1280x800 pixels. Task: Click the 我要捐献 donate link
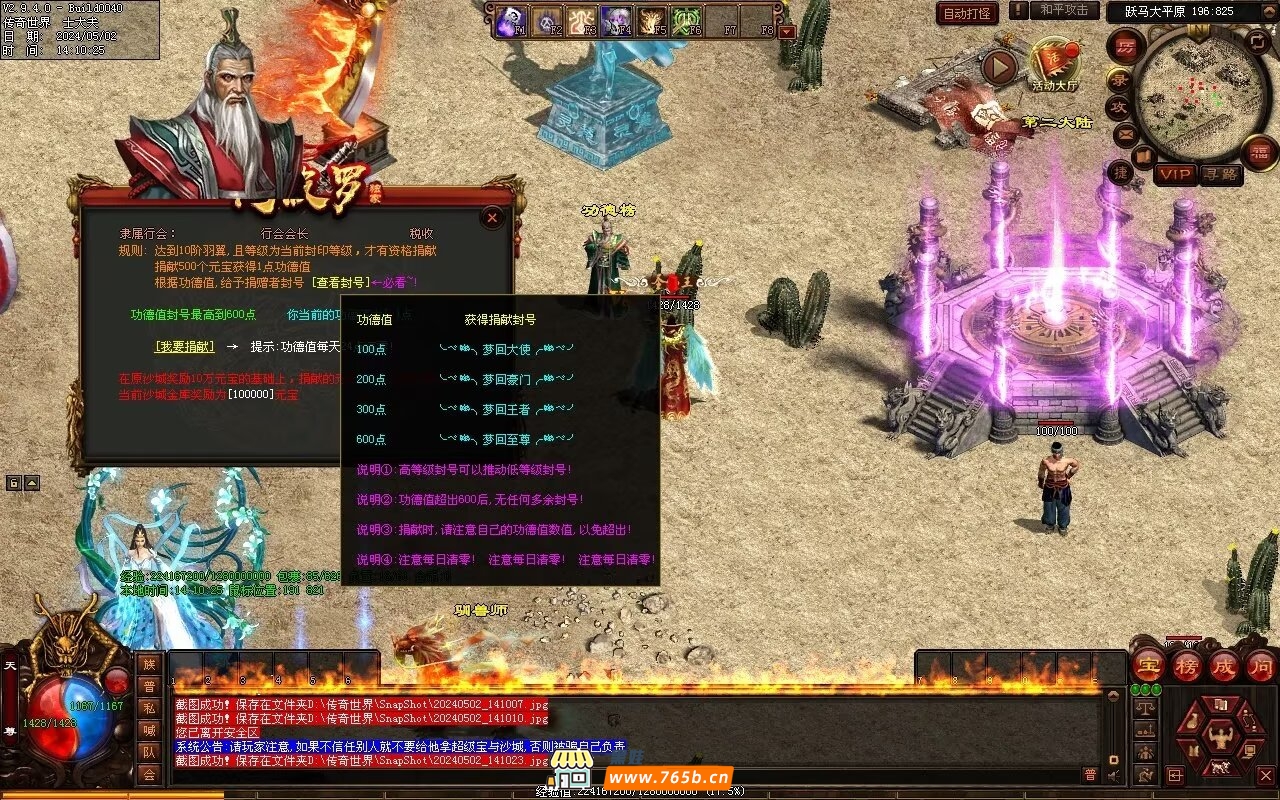pos(184,346)
